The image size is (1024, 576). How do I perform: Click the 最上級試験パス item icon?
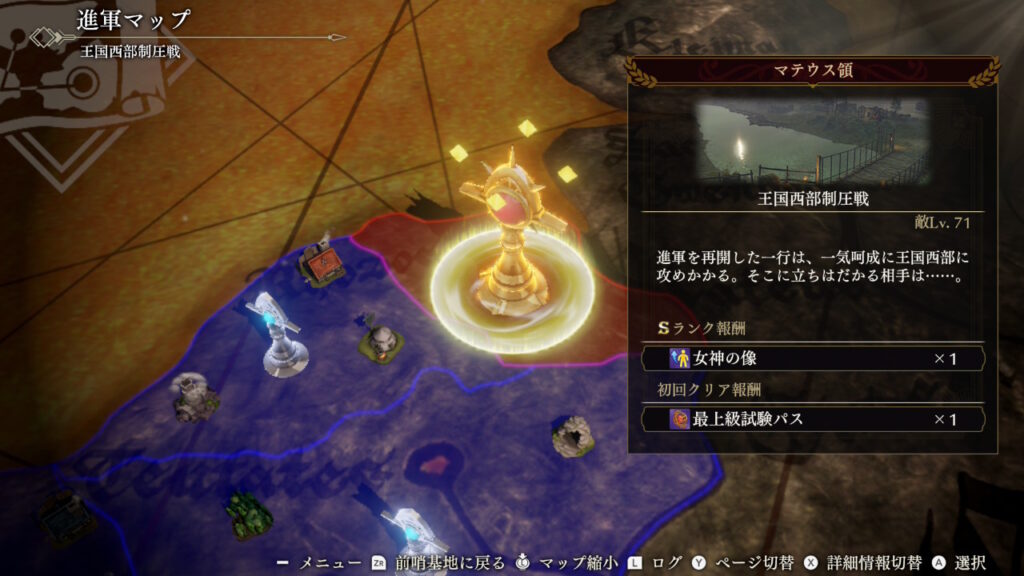coord(681,419)
